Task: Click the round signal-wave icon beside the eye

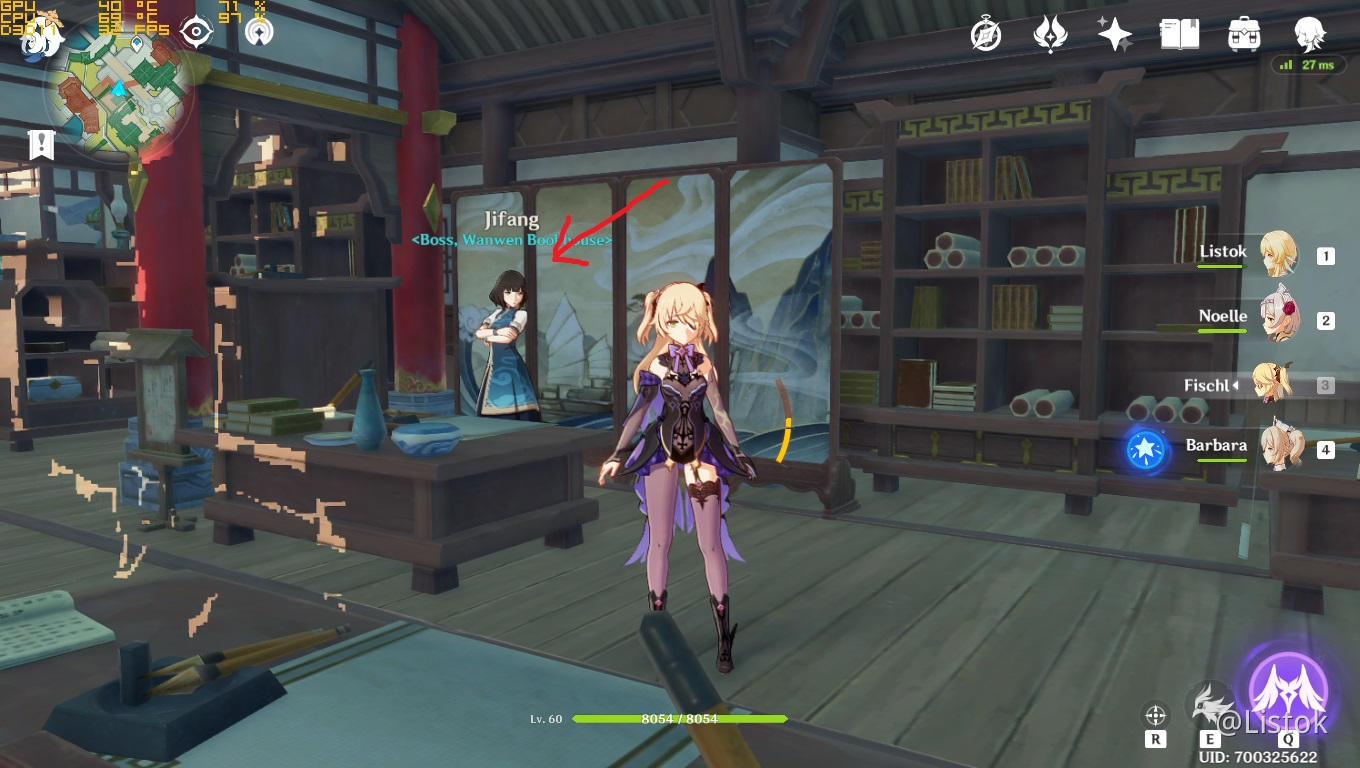Action: 259,32
